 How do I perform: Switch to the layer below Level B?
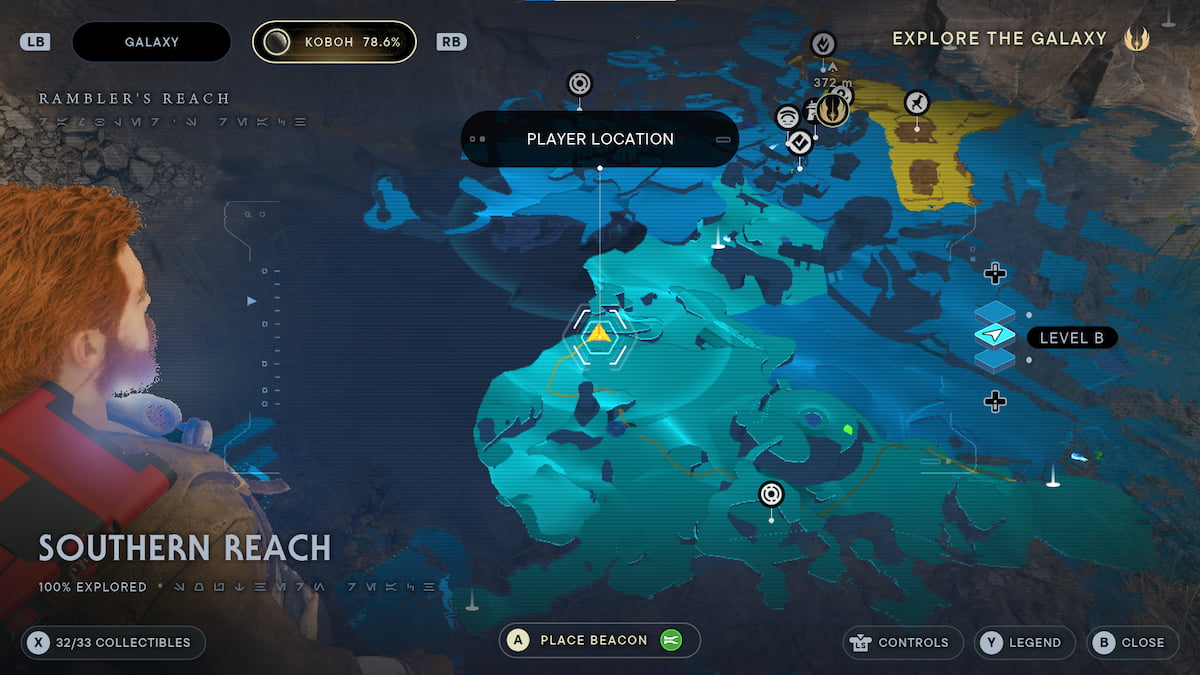click(x=994, y=401)
